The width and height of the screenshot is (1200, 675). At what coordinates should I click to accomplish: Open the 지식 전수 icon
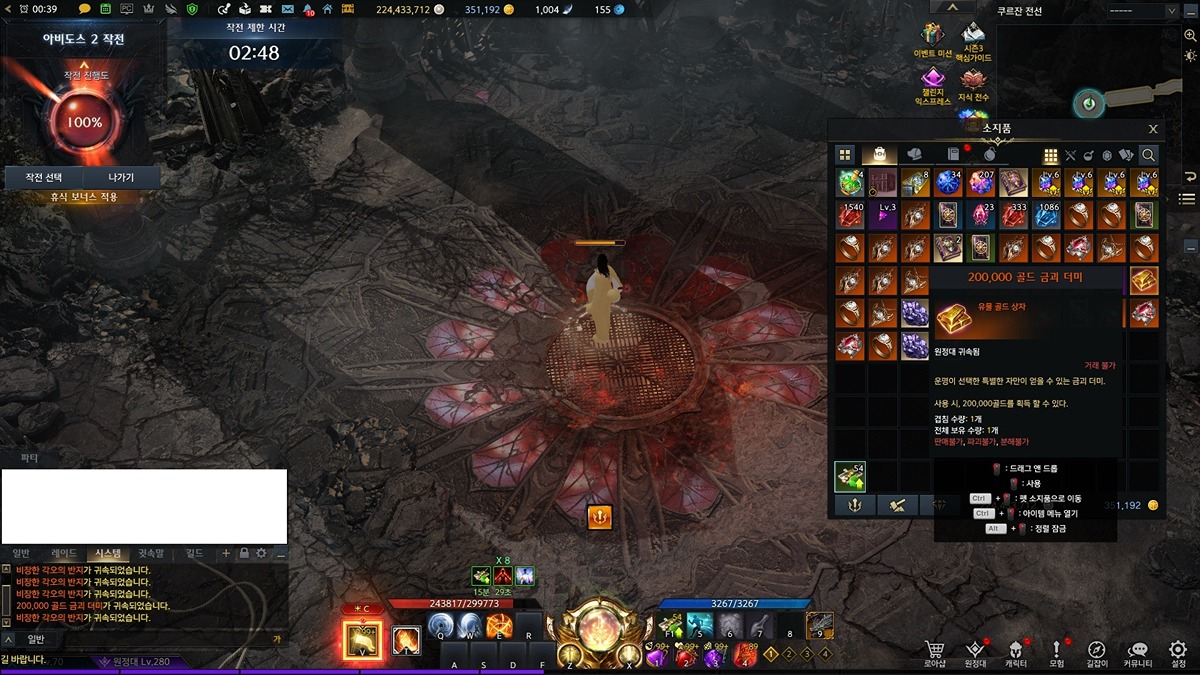(973, 81)
